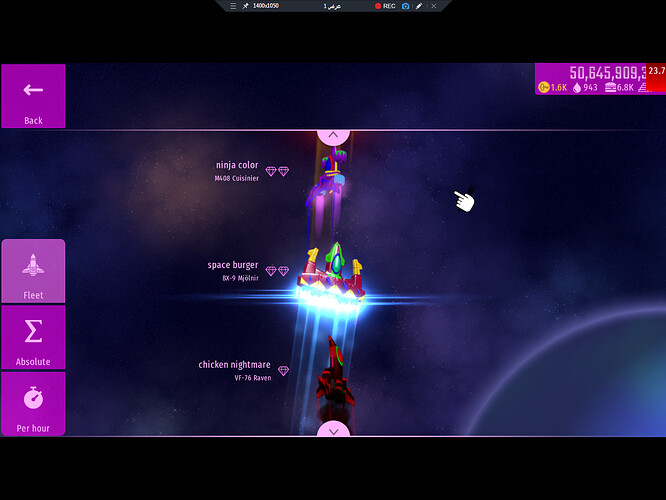666x500 pixels.
Task: Start recording with the REC button
Action: 385,6
